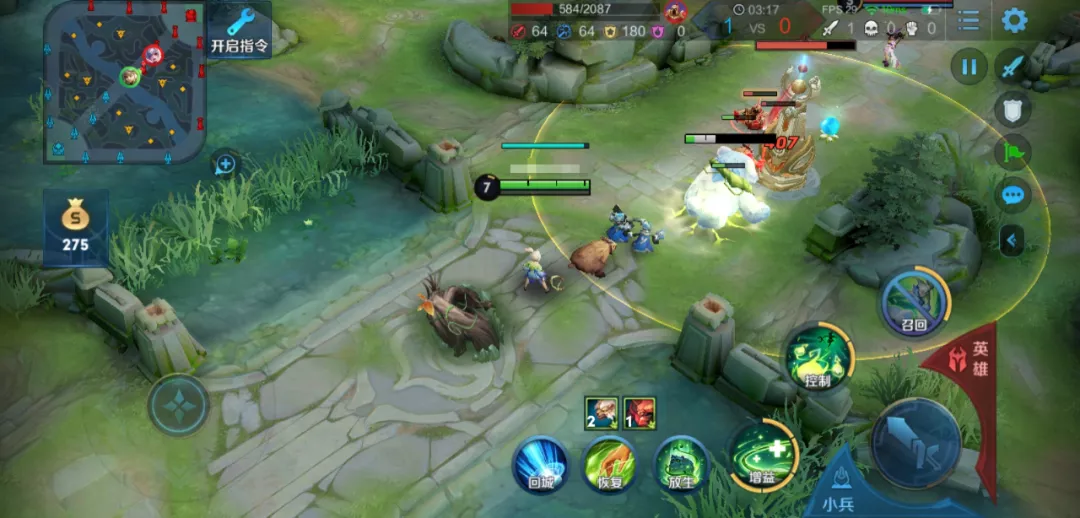Tap the sword basic attack button

click(915, 442)
